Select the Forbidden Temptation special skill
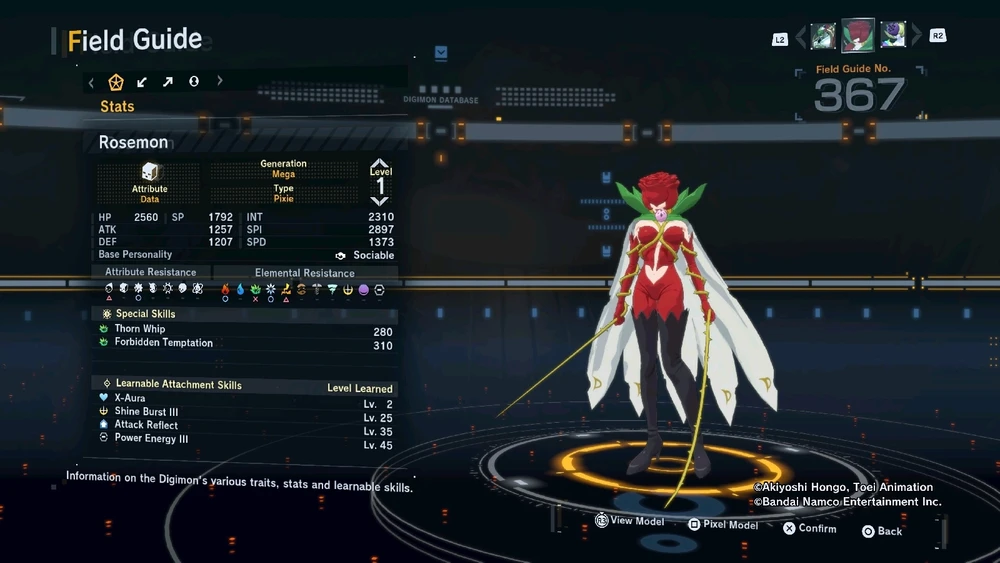The image size is (1000, 563). click(x=163, y=343)
